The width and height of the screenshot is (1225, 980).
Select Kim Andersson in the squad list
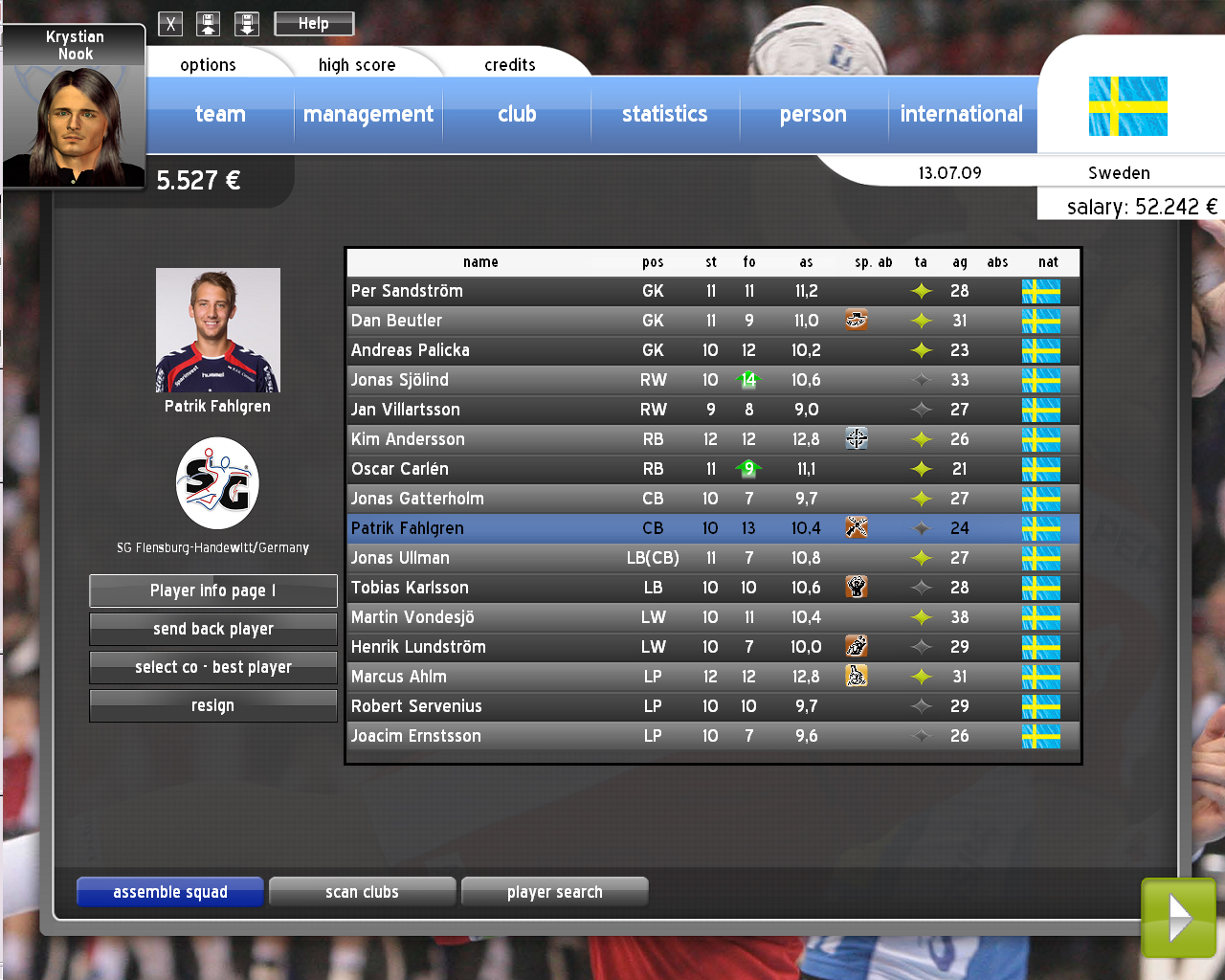click(409, 439)
